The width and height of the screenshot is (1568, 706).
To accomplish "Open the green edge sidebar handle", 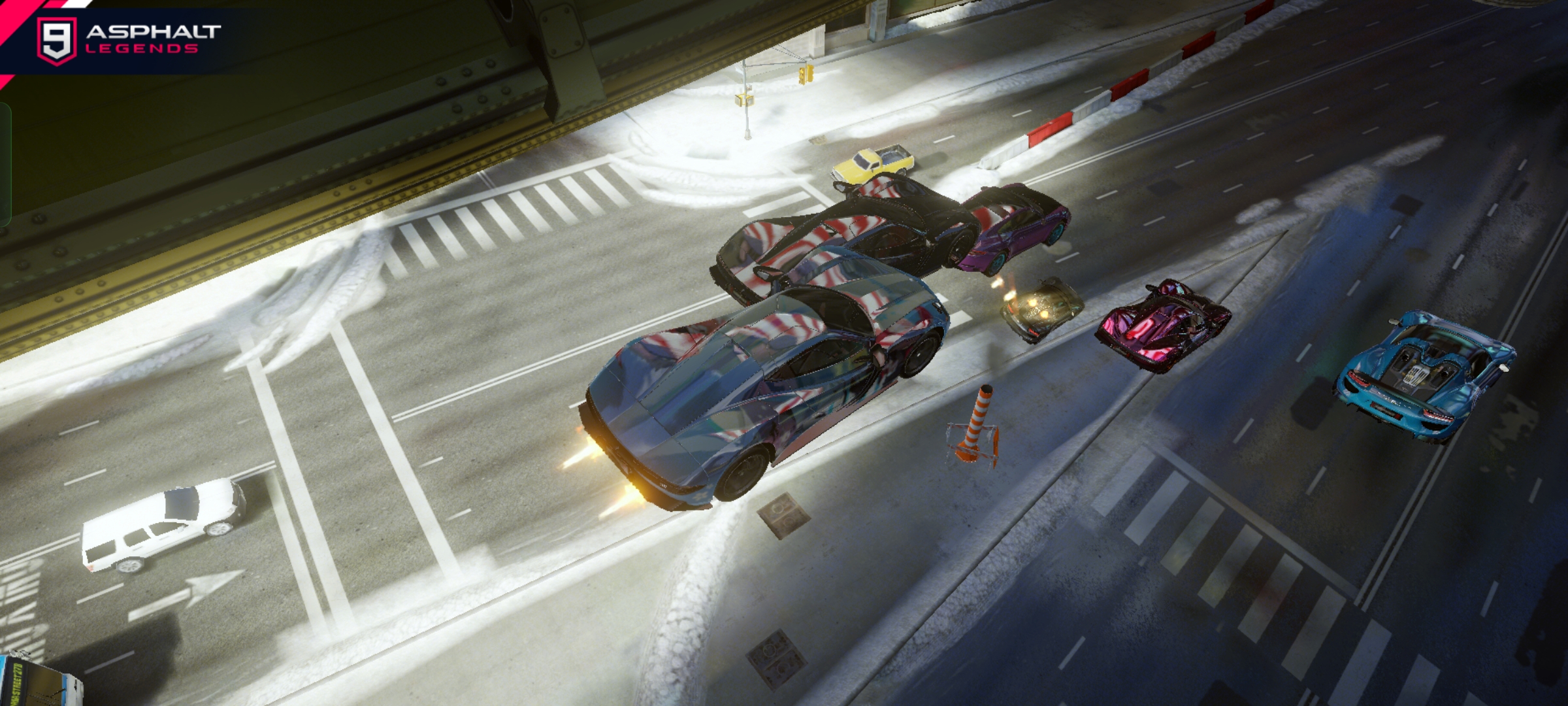I will [x=5, y=164].
